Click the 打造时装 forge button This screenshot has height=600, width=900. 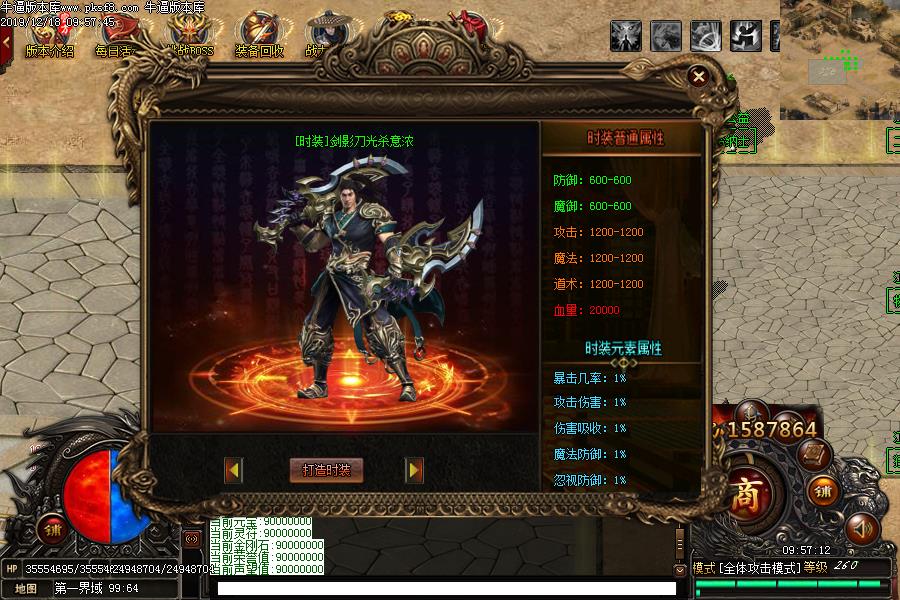tap(327, 470)
